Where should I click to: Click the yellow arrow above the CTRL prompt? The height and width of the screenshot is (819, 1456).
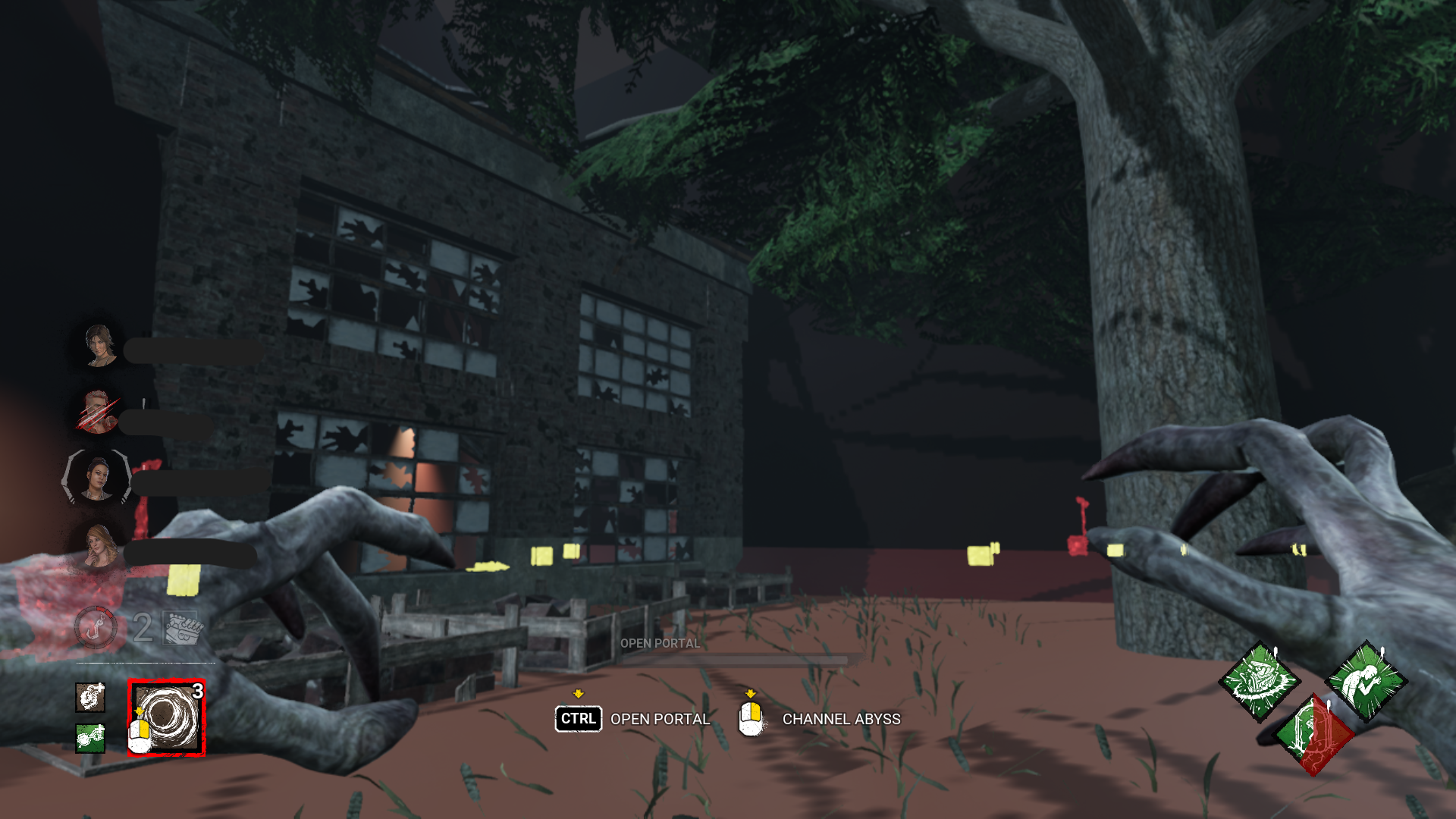(579, 692)
